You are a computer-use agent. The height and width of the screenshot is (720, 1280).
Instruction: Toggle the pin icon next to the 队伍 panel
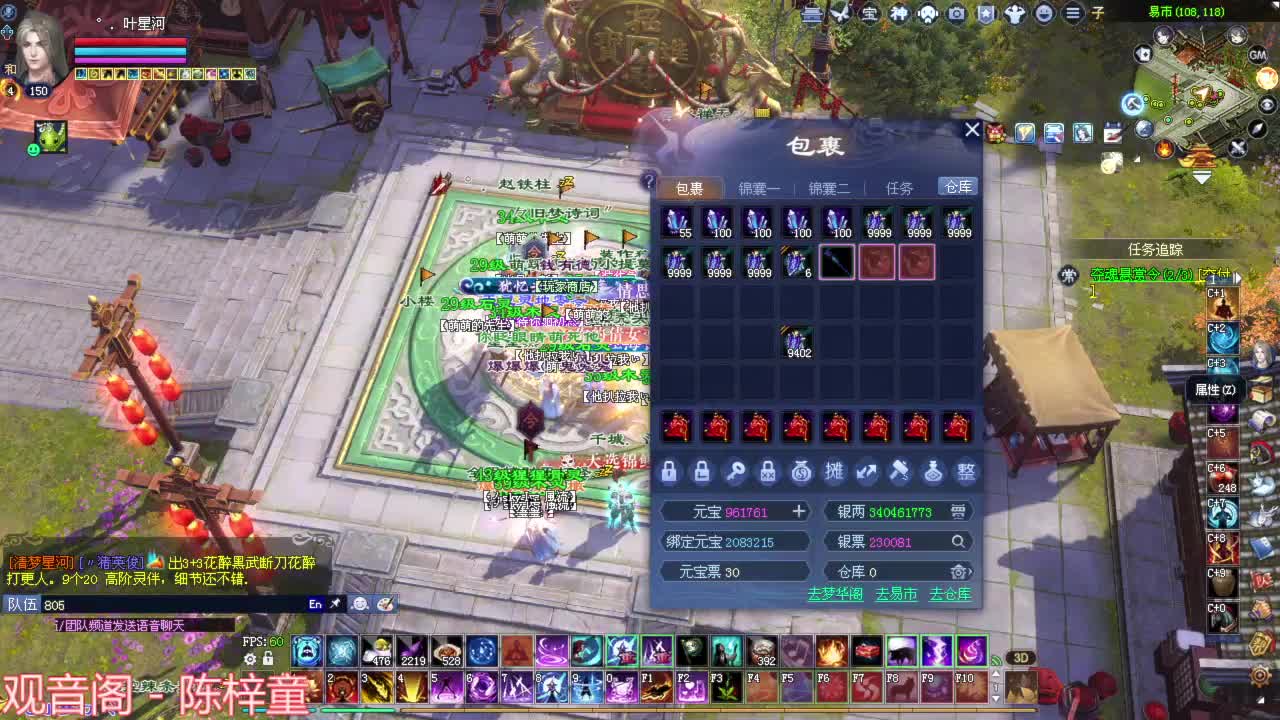pos(336,604)
